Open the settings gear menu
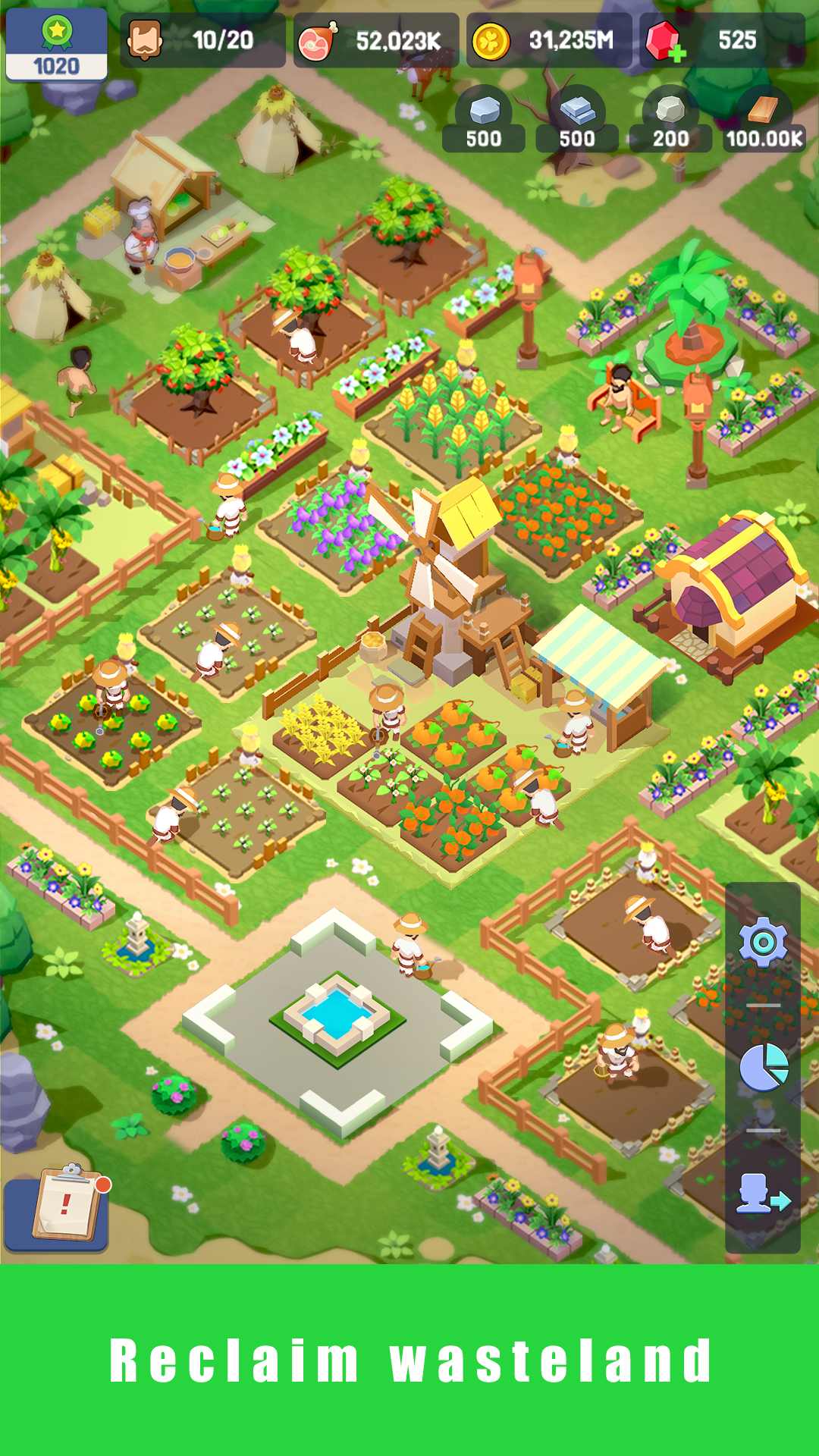 tap(763, 942)
